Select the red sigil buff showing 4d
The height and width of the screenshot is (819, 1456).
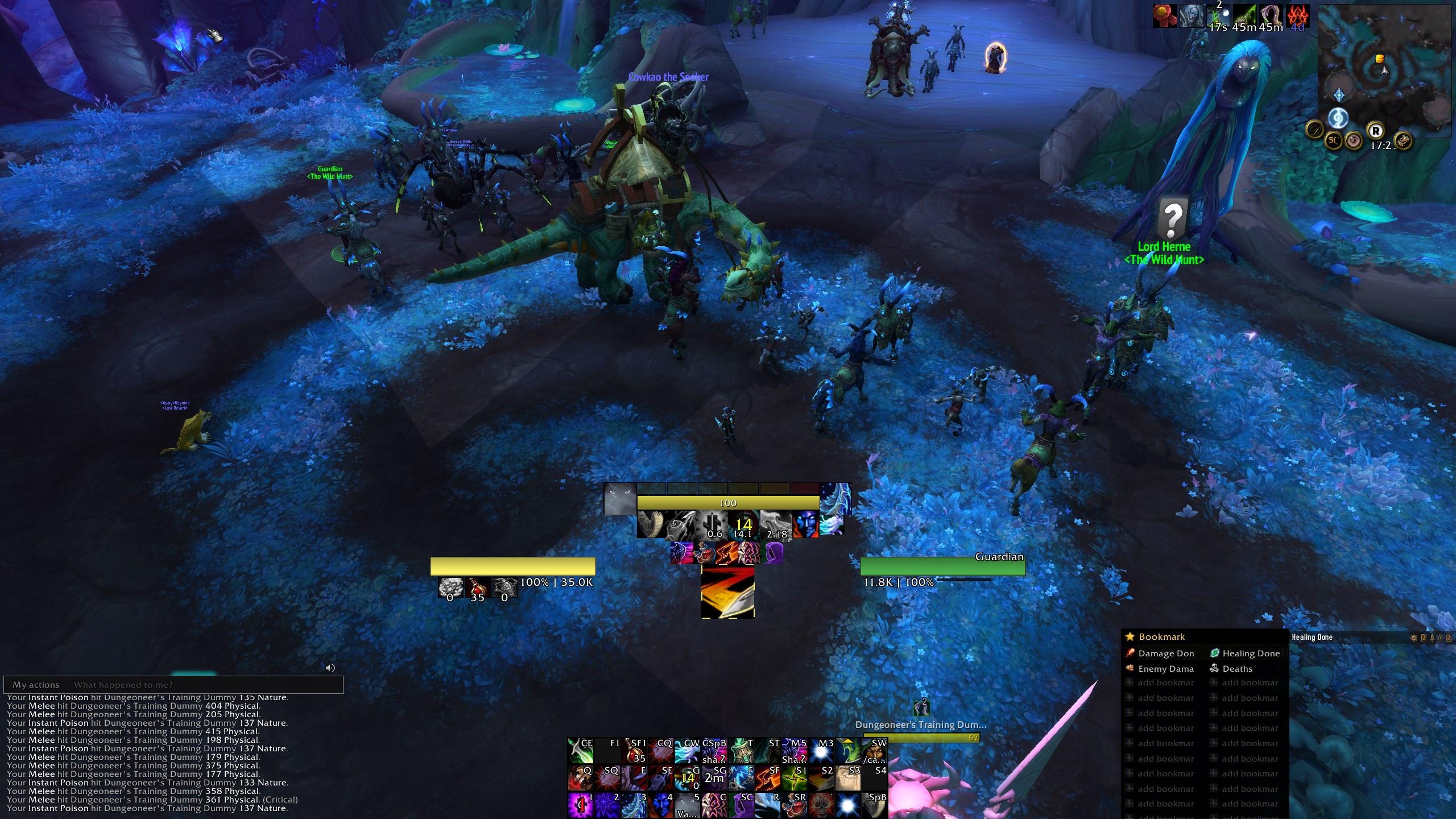click(1297, 17)
